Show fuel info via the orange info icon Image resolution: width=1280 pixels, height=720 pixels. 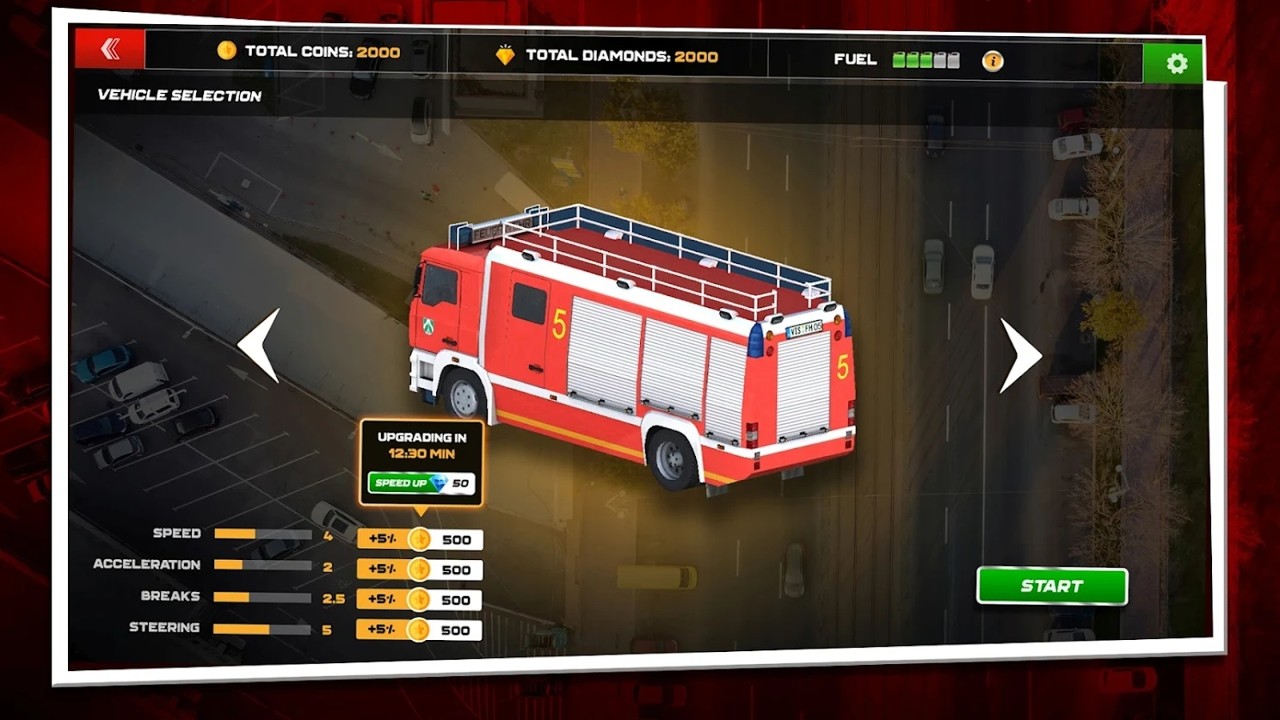pyautogui.click(x=992, y=61)
